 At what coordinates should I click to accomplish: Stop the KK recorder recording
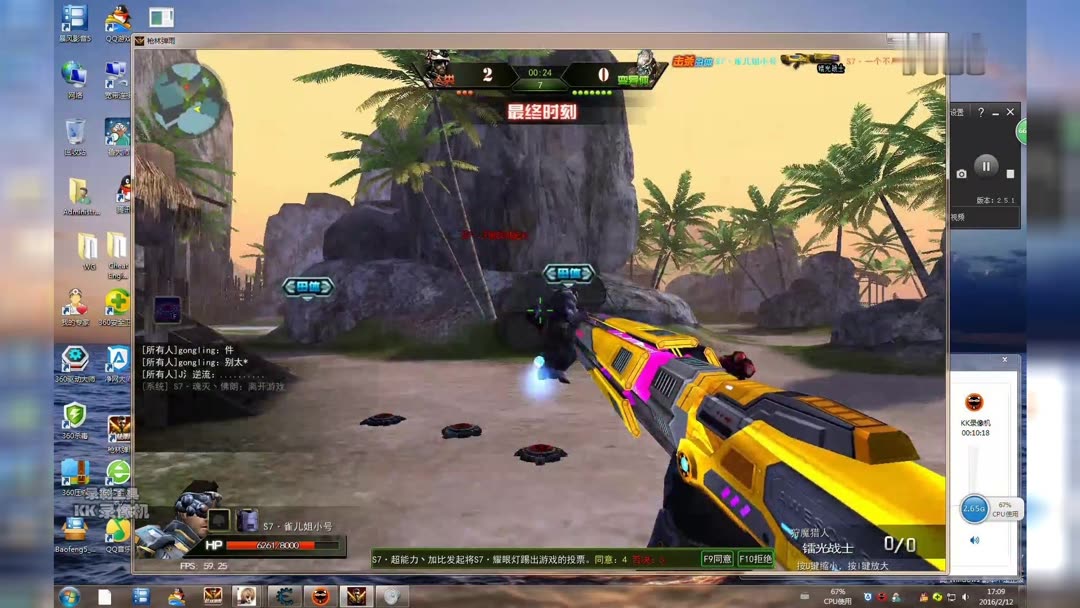[x=1009, y=173]
